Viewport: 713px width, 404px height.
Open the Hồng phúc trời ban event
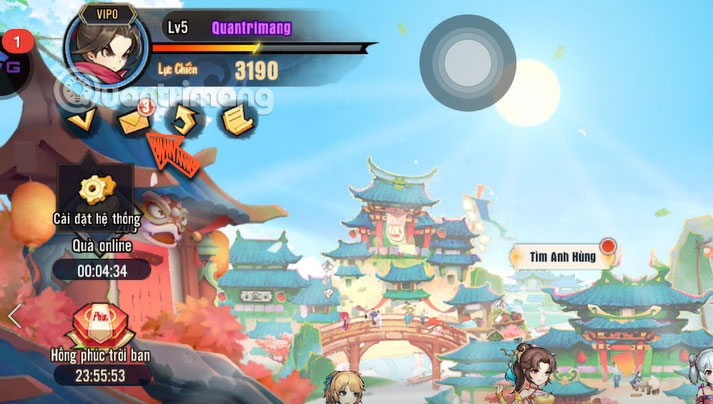point(100,328)
